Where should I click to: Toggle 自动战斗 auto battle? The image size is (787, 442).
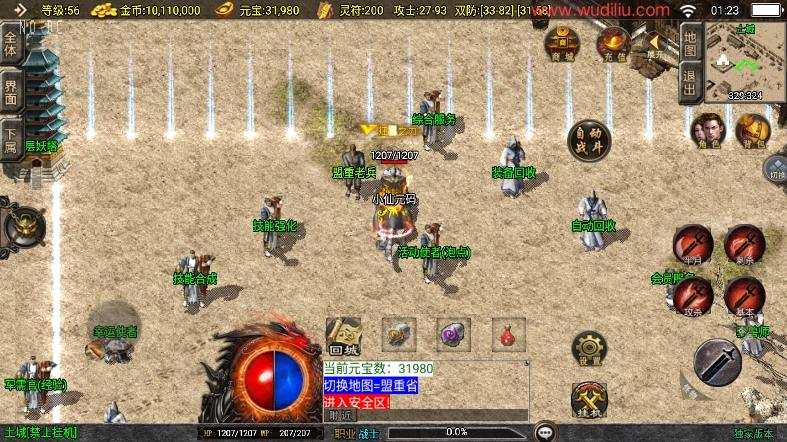[x=587, y=141]
